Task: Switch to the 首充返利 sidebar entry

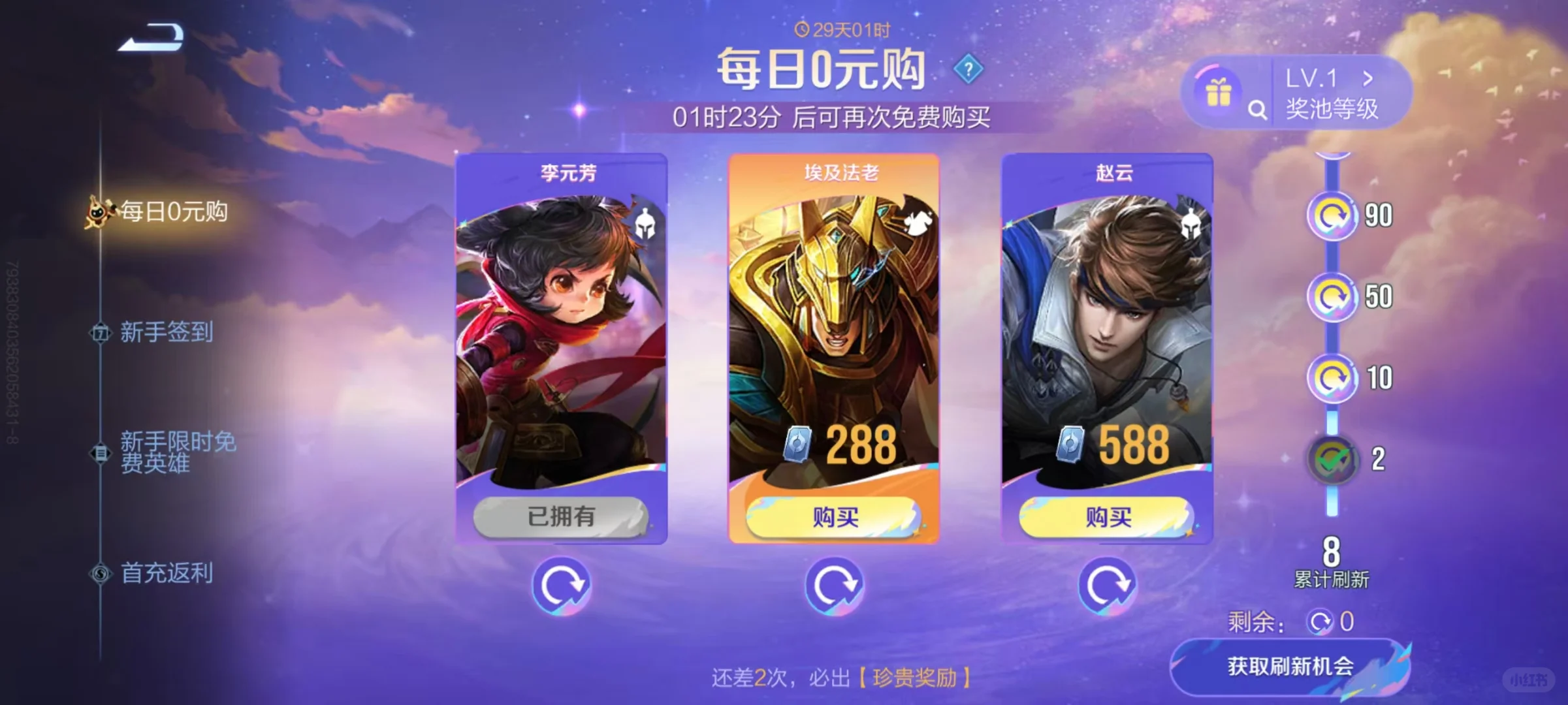Action: tap(165, 573)
